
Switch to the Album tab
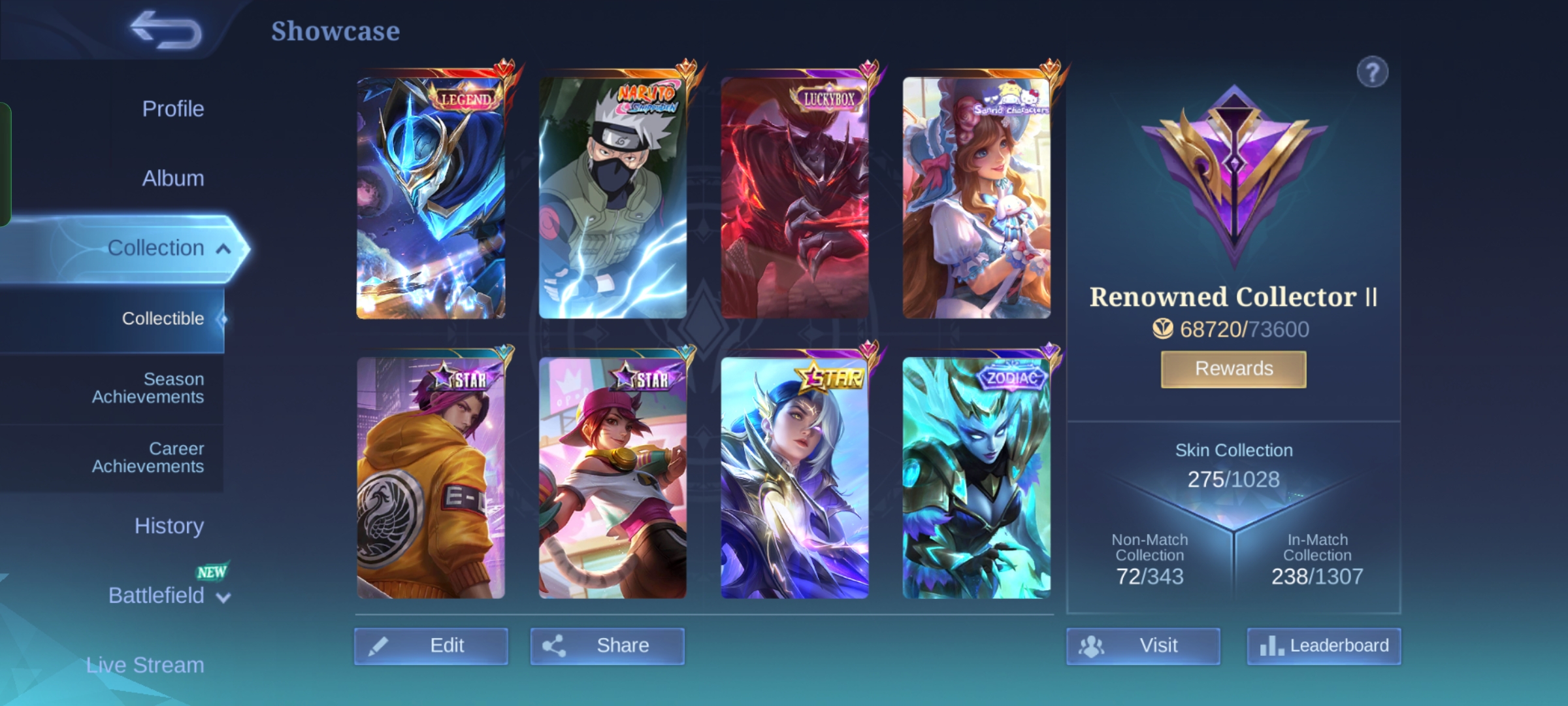click(x=172, y=178)
